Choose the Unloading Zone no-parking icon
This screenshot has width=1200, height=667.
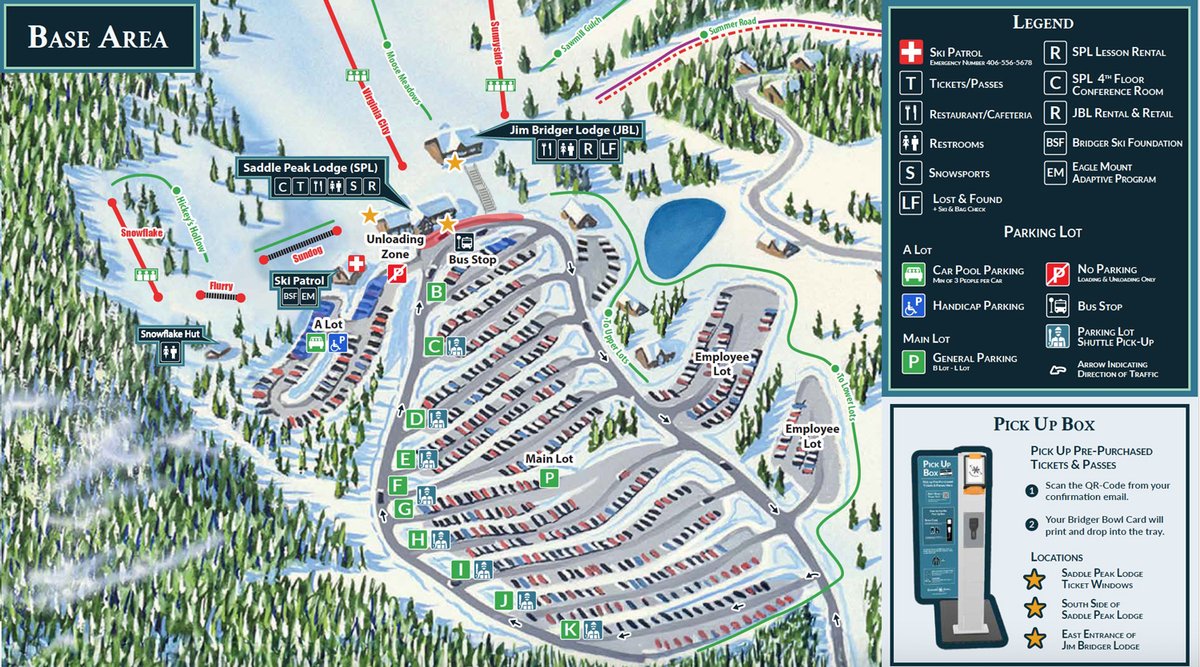click(x=397, y=272)
